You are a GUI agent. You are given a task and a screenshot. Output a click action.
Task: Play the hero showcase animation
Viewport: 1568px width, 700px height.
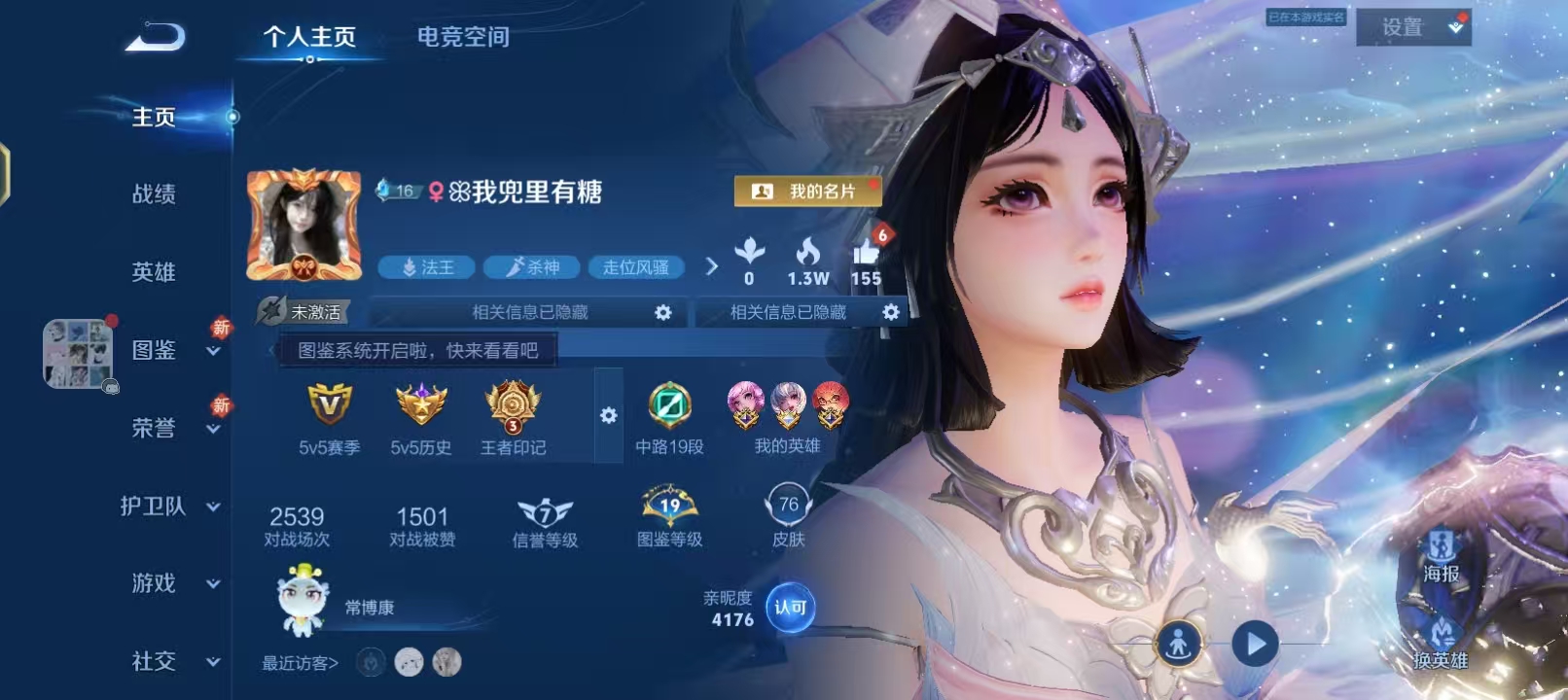pos(1255,644)
